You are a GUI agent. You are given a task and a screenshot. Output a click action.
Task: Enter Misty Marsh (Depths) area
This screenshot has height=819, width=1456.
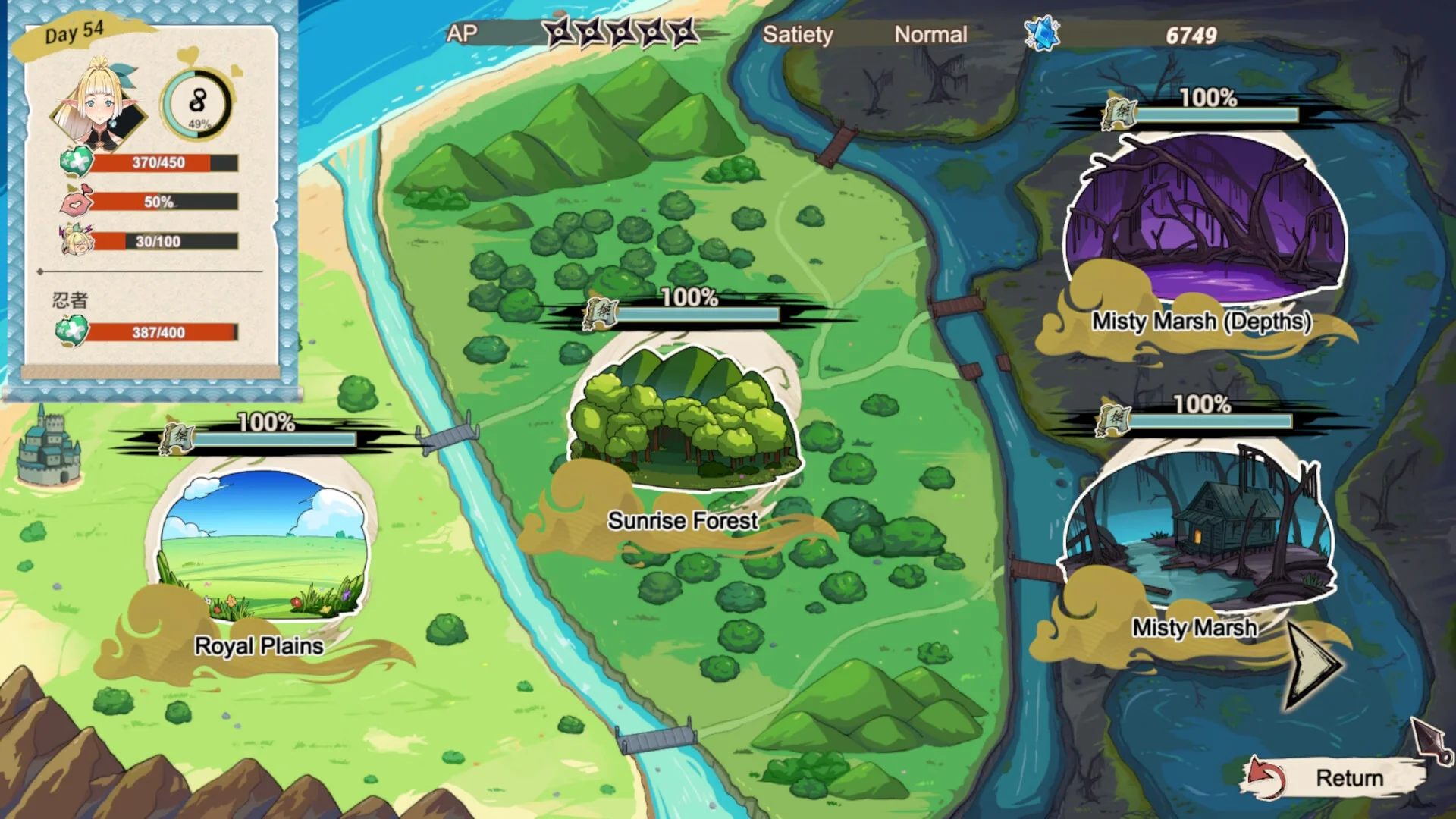pos(1204,220)
